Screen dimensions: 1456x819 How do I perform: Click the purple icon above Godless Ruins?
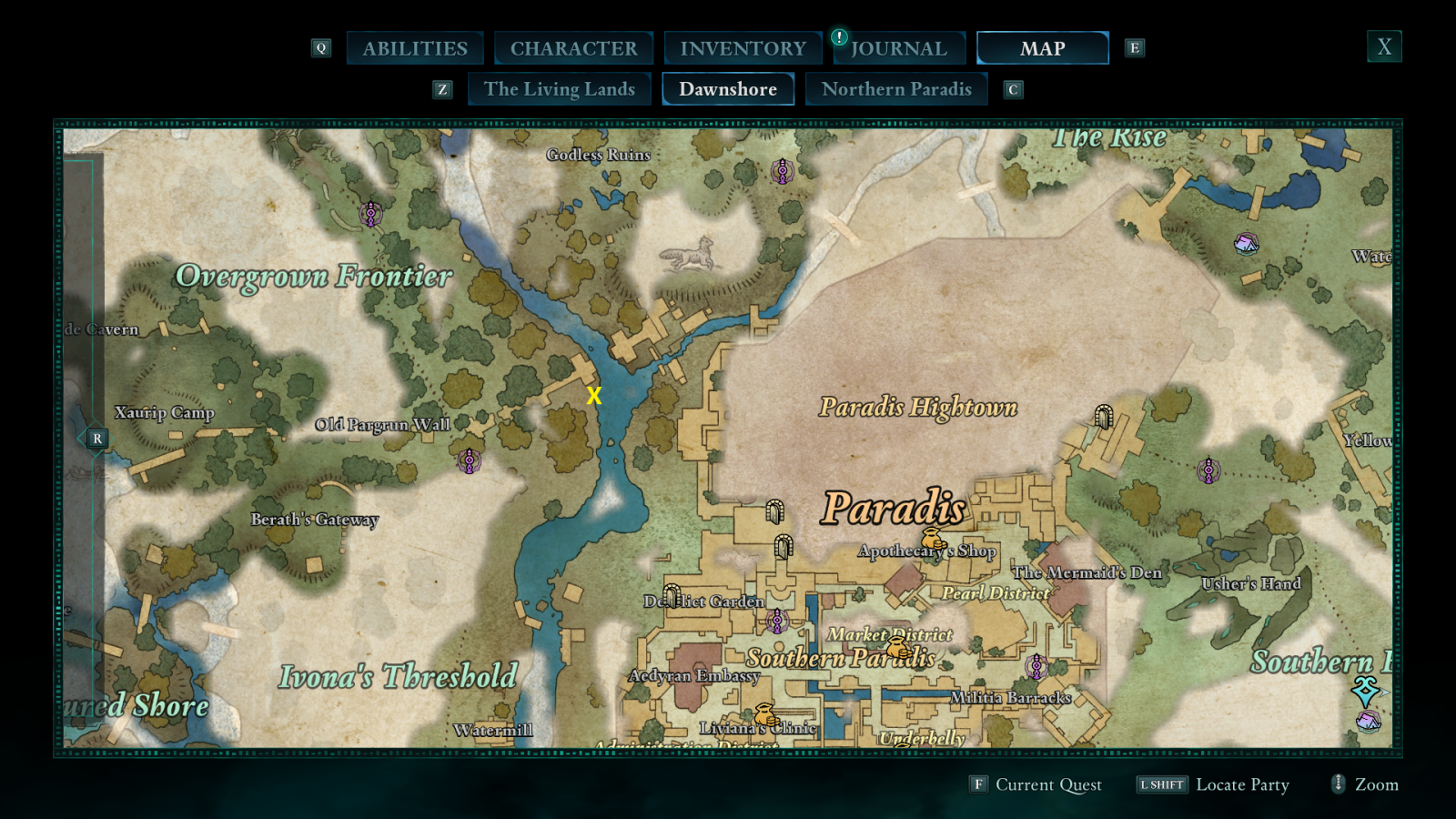[x=781, y=171]
